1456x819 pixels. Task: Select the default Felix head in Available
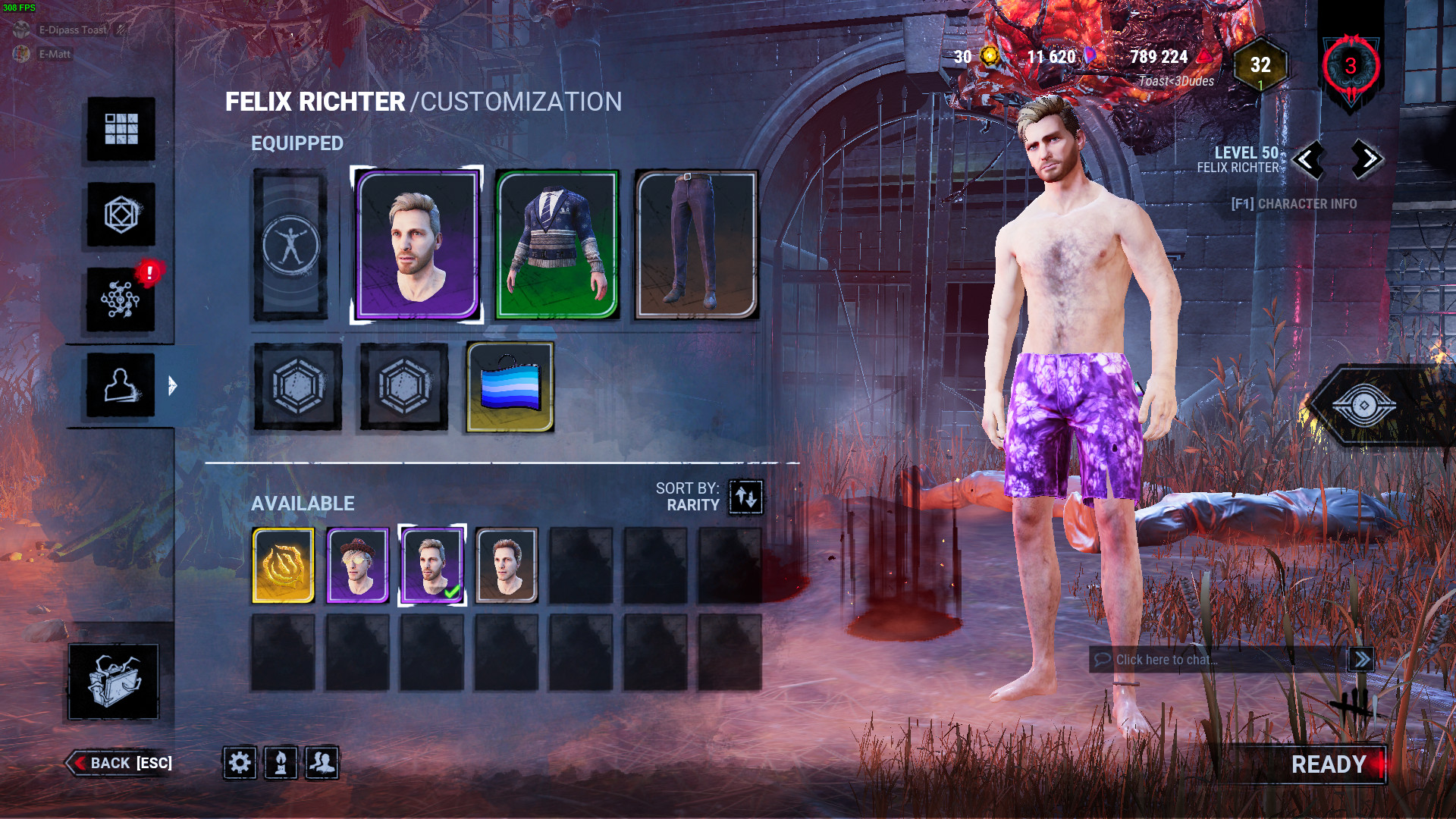[x=505, y=564]
